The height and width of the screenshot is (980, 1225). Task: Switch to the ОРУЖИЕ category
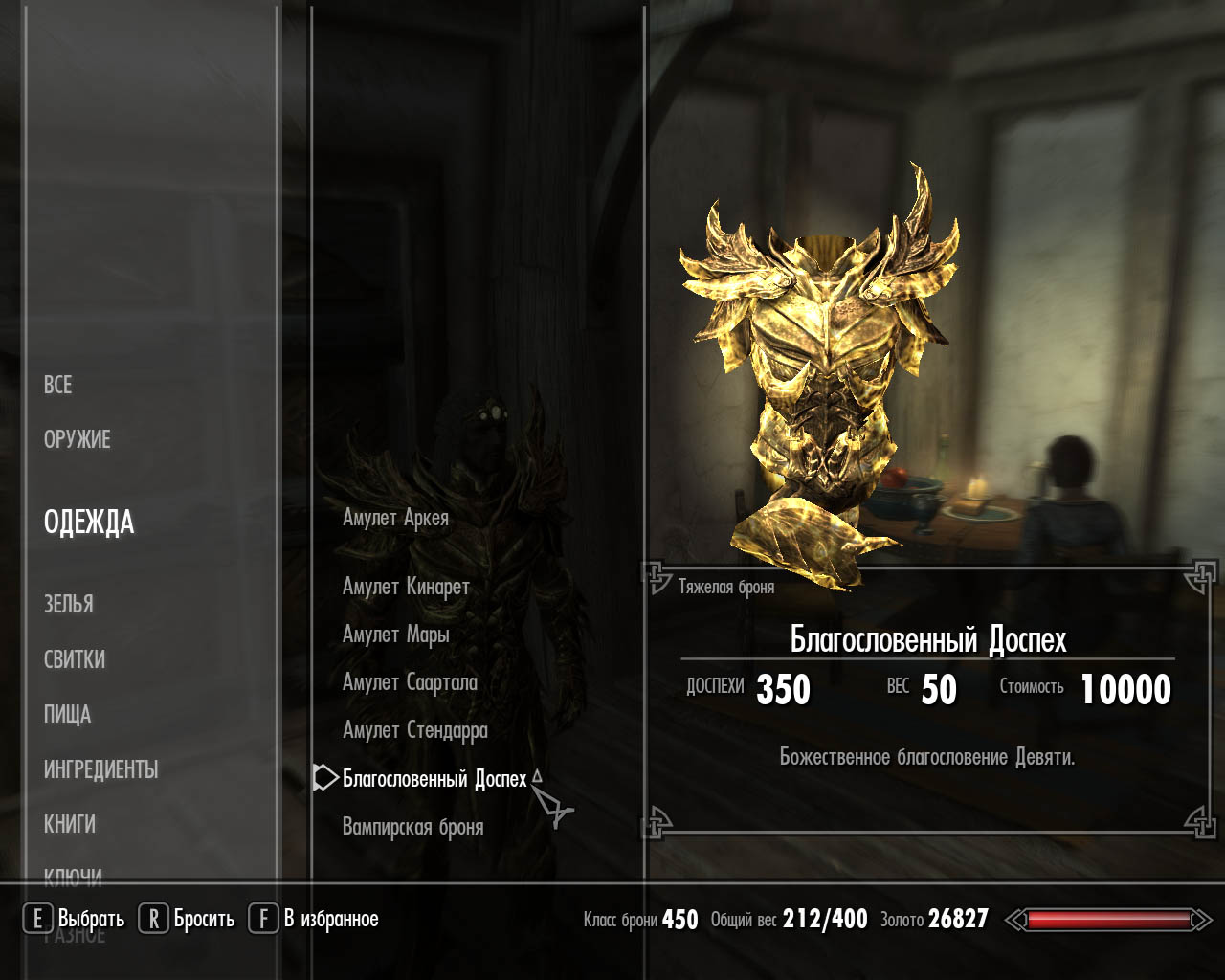point(77,439)
